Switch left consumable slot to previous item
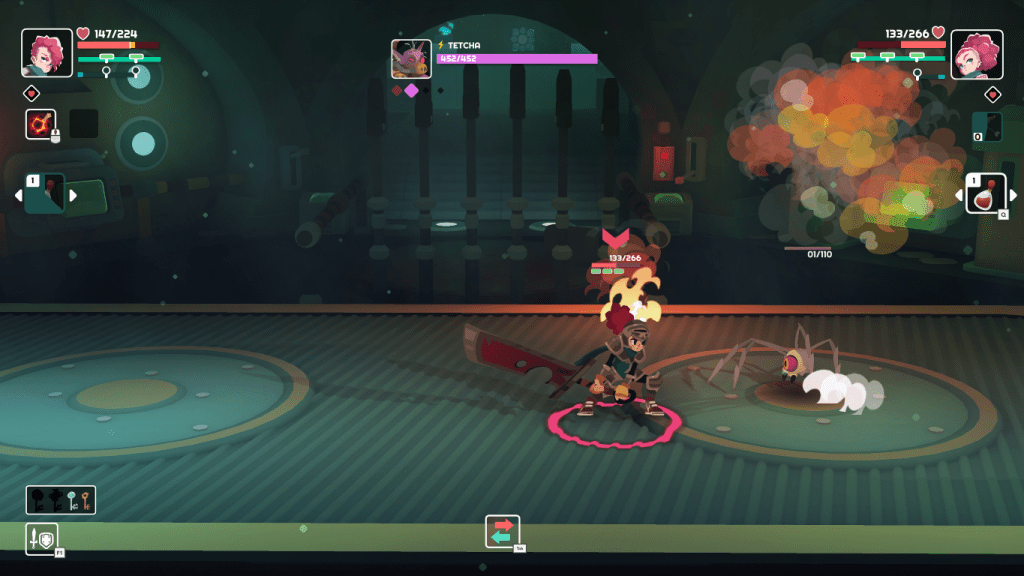This screenshot has height=576, width=1024. (x=17, y=195)
